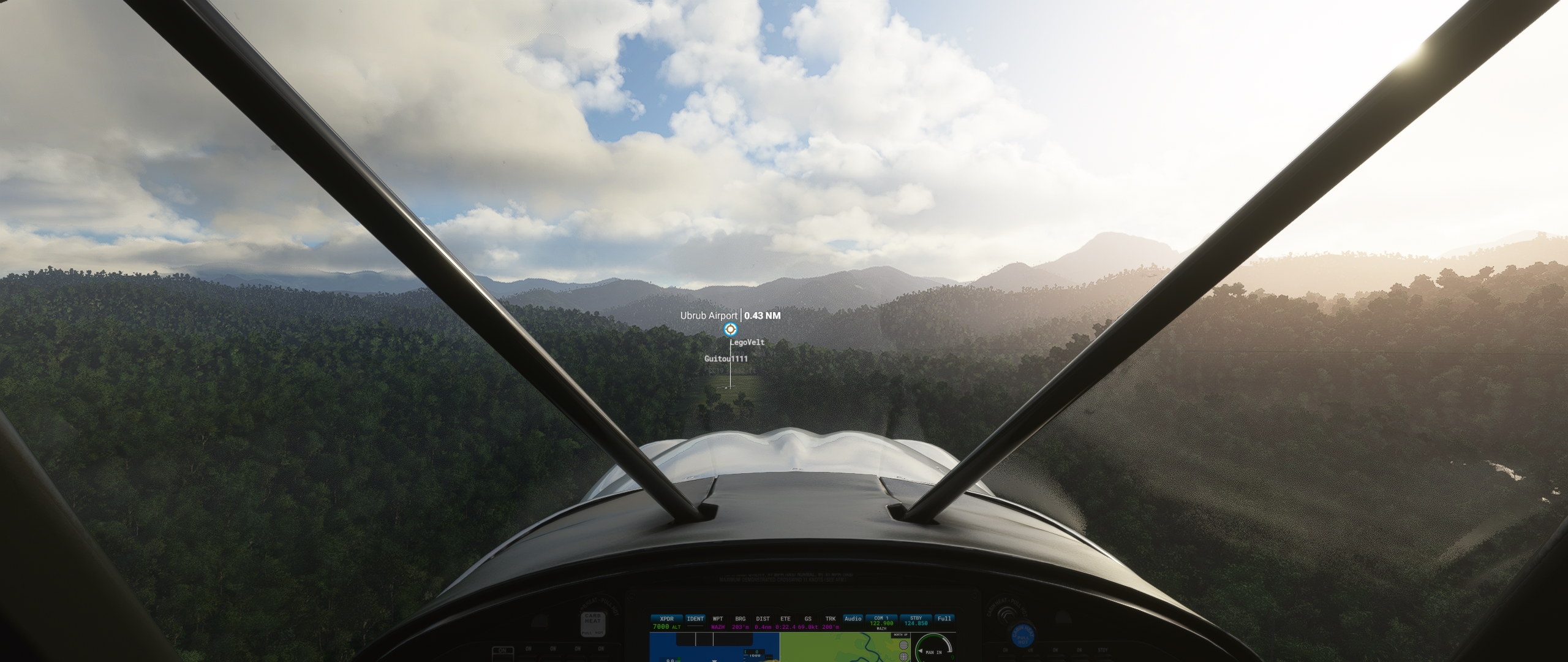Tap the DIST readout showing 0.4nm
The height and width of the screenshot is (662, 1568).
[763, 626]
